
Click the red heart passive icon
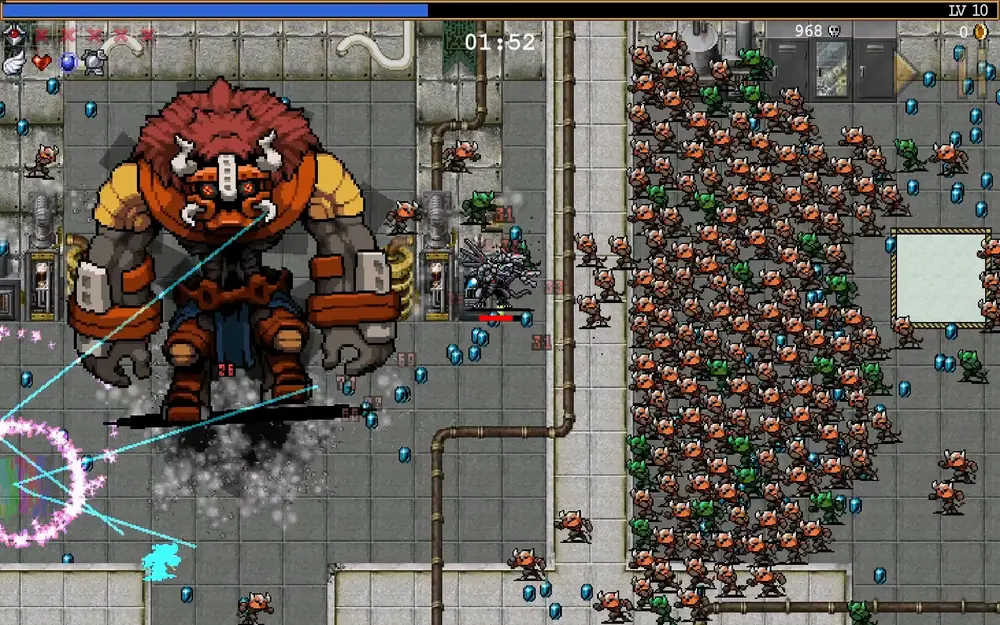(x=41, y=62)
